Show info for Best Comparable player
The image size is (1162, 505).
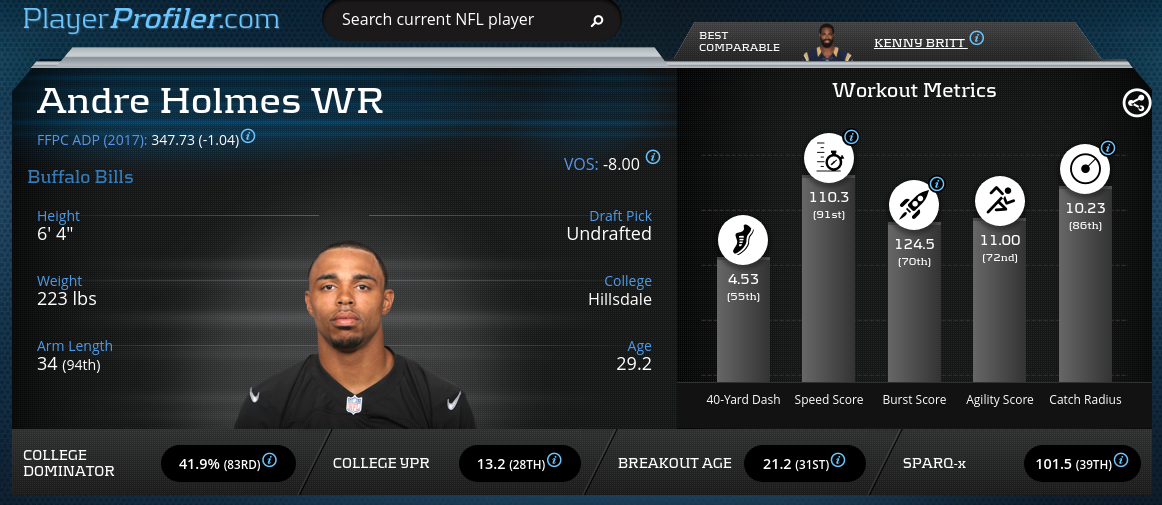[x=977, y=38]
